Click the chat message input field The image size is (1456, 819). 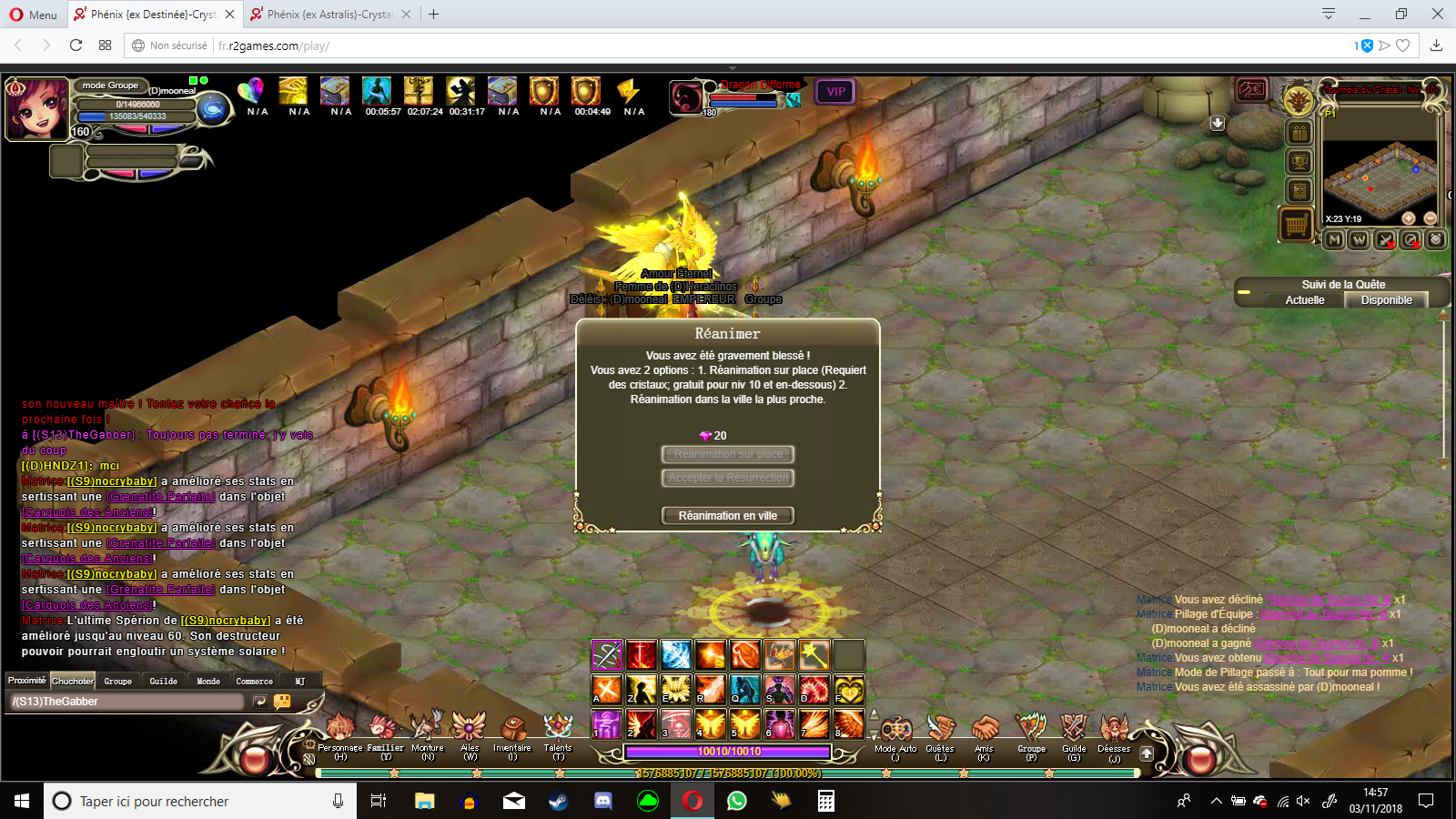pyautogui.click(x=127, y=702)
